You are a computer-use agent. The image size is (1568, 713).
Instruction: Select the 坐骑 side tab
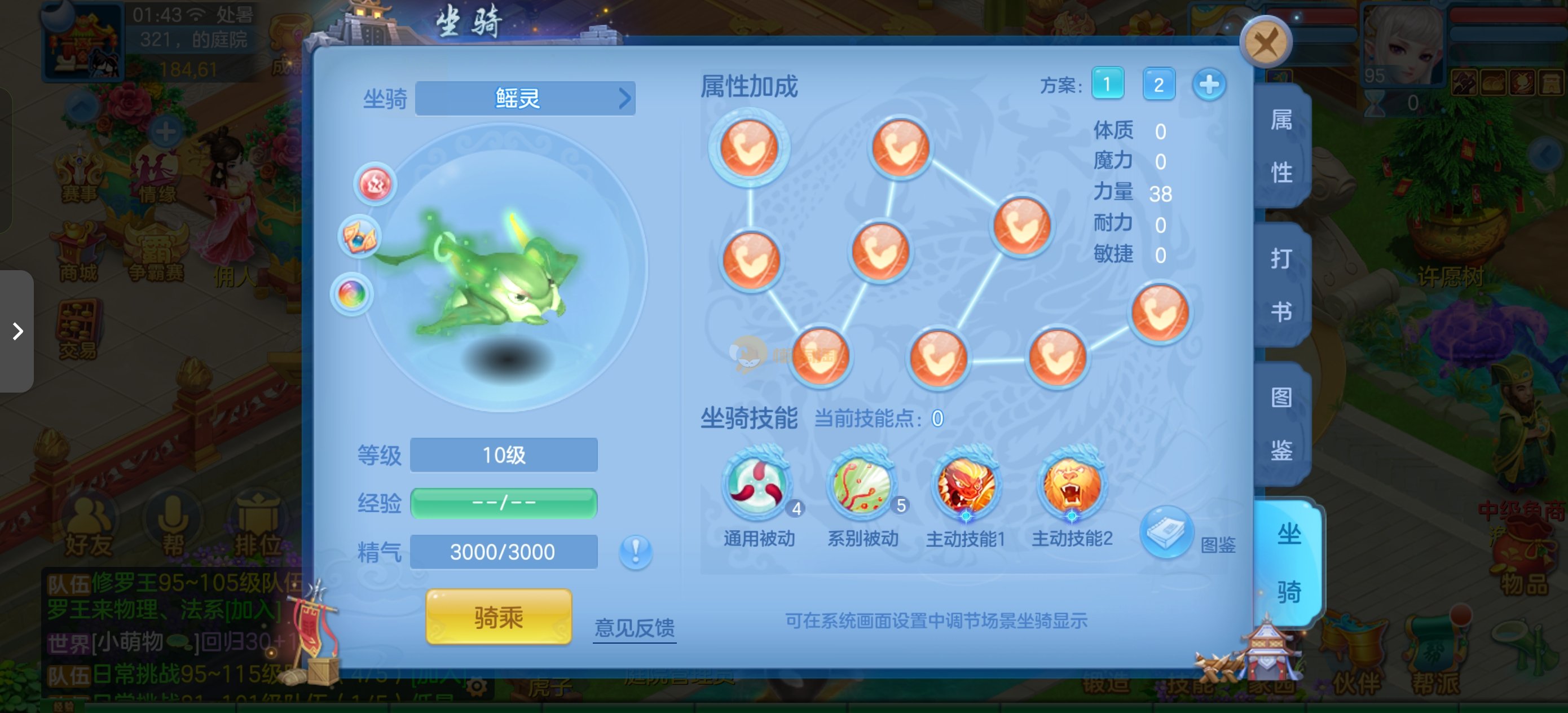tap(1289, 562)
